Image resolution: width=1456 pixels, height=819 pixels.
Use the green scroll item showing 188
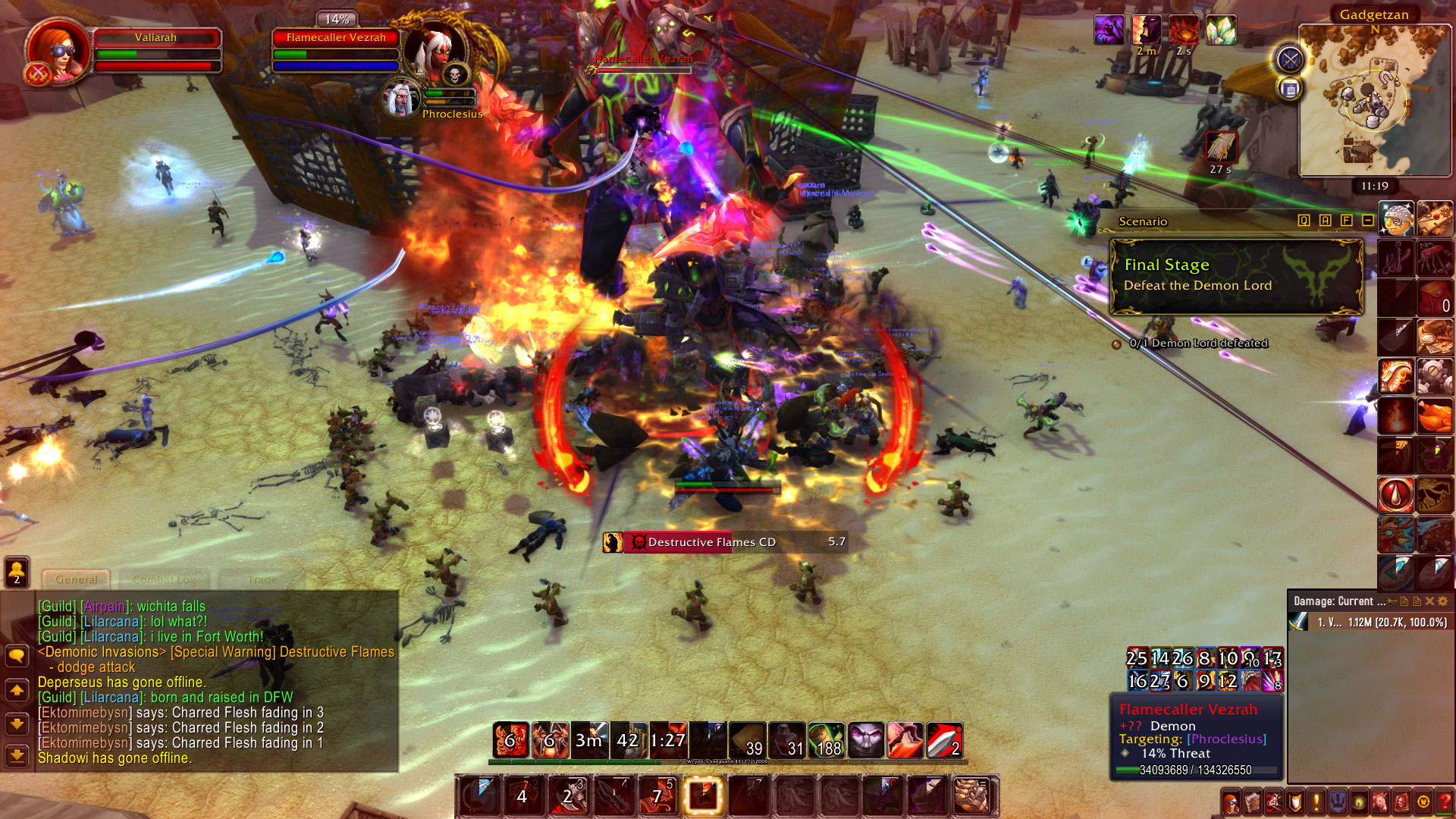point(826,740)
